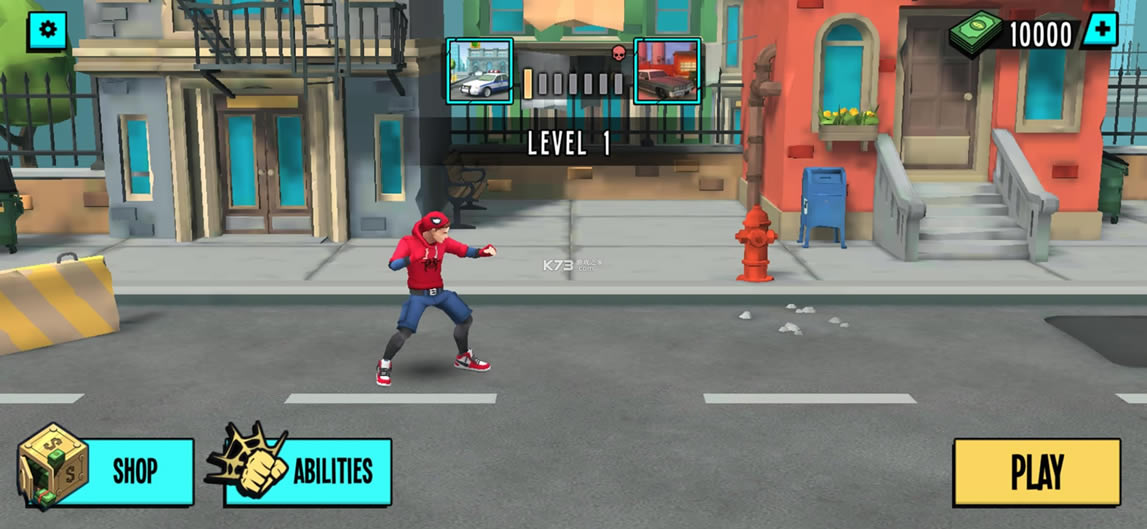The image size is (1147, 529).
Task: Select the red car boss stage thumbnail
Action: click(x=667, y=71)
